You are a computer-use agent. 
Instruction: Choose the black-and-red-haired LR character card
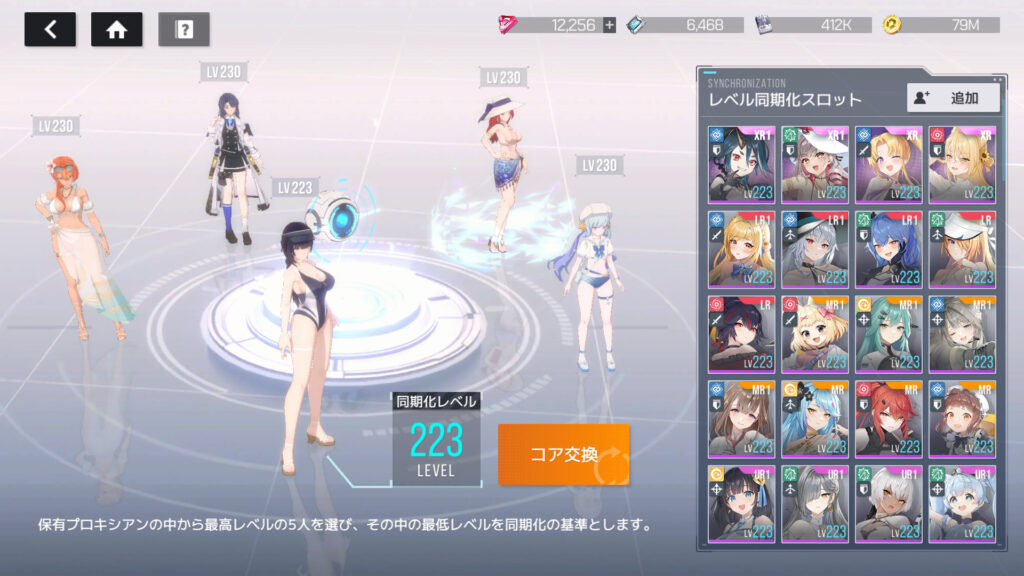click(x=741, y=333)
